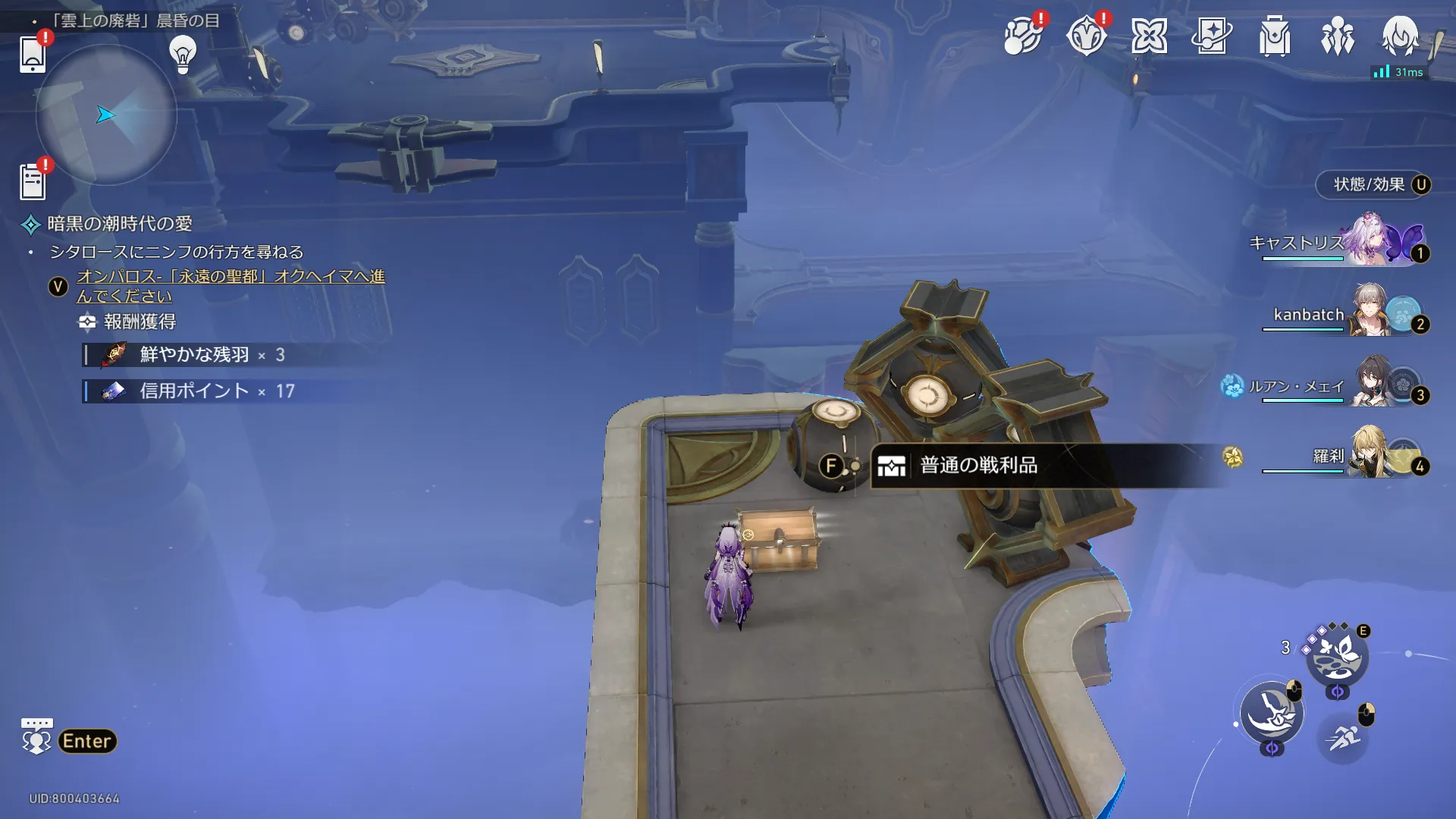1456x819 pixels.
Task: Use the basic attack scythe icon
Action: 1272,713
